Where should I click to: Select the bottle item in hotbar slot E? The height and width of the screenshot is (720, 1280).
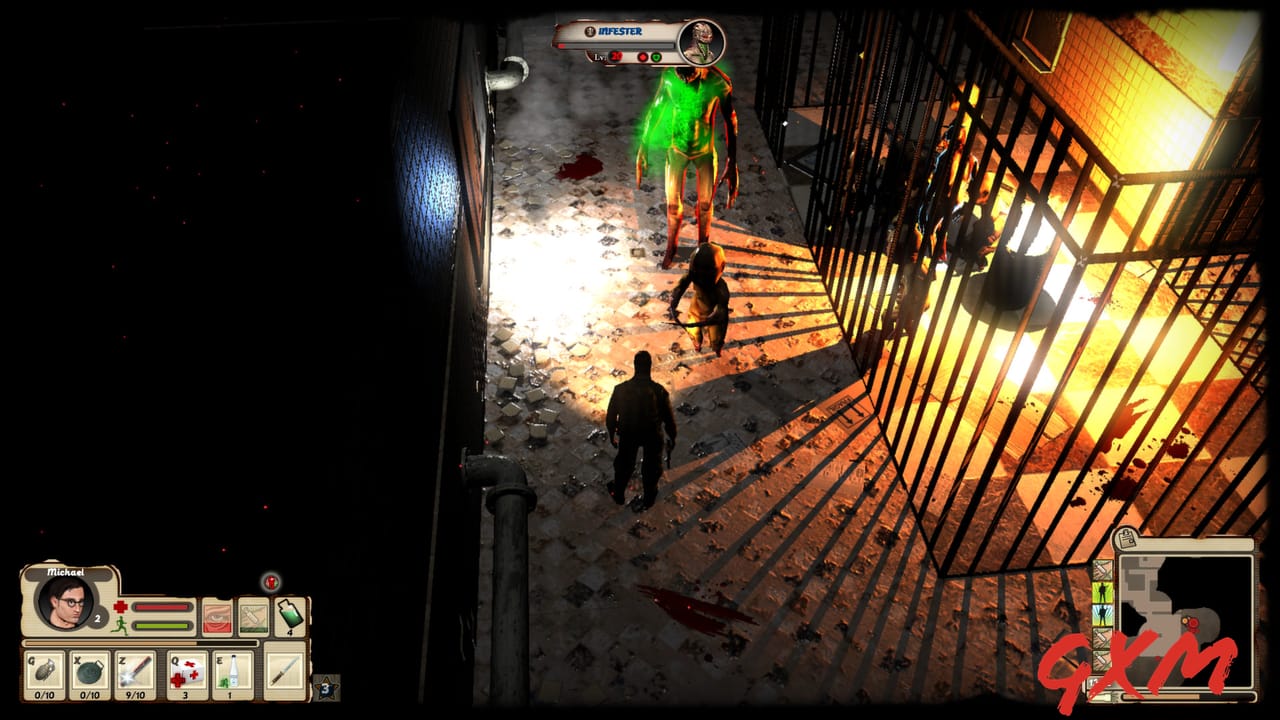click(233, 670)
